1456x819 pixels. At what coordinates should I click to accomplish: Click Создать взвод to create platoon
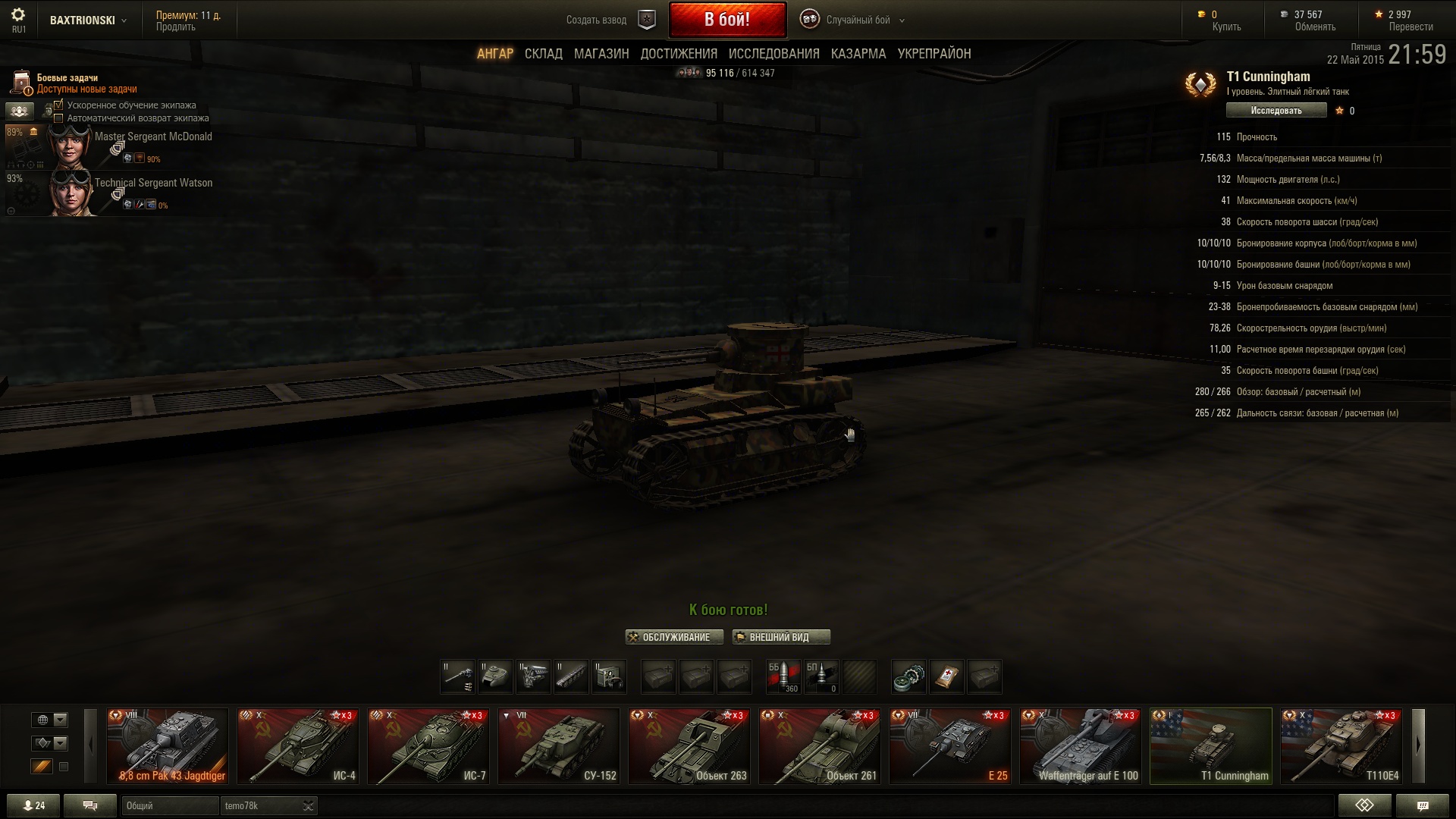coord(597,20)
